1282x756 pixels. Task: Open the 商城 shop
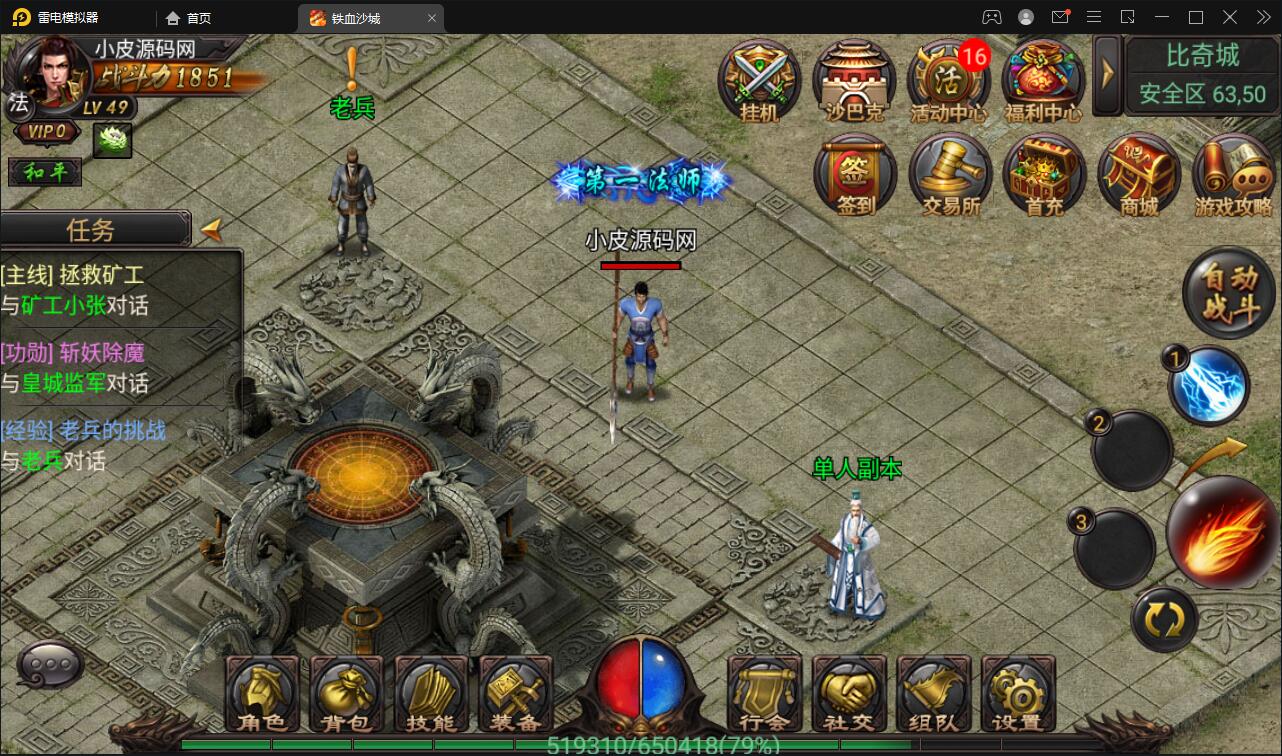(x=1139, y=175)
